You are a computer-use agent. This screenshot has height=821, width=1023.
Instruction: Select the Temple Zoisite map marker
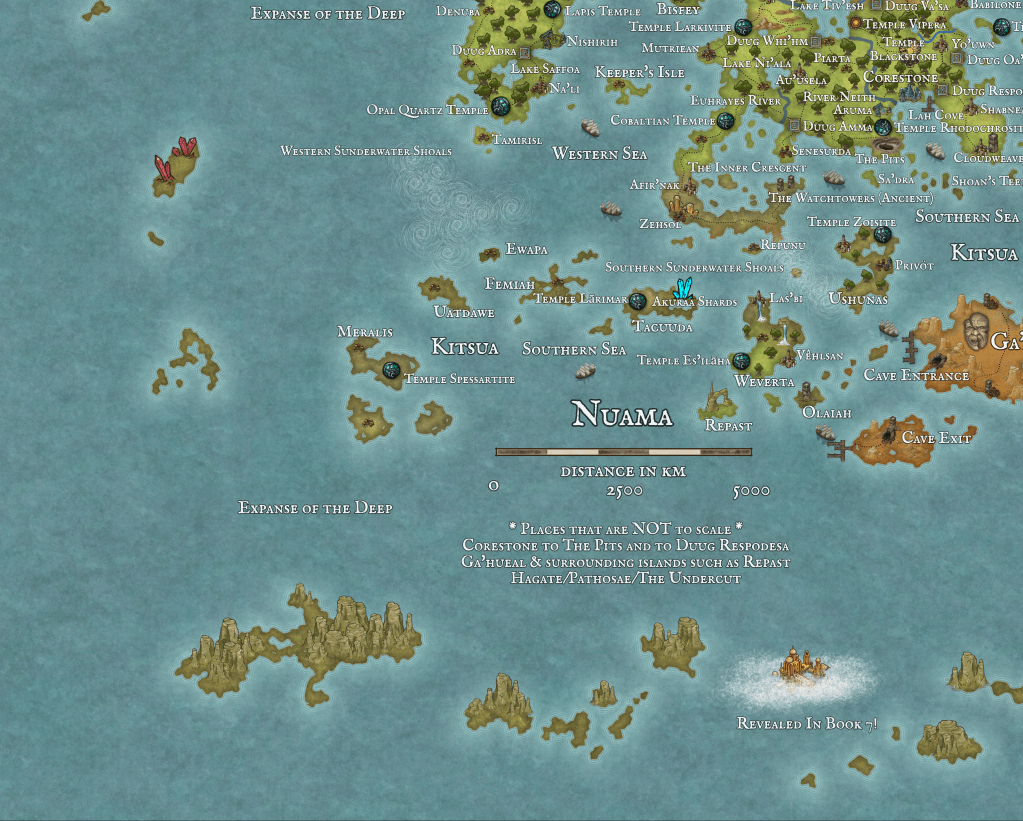coord(882,234)
